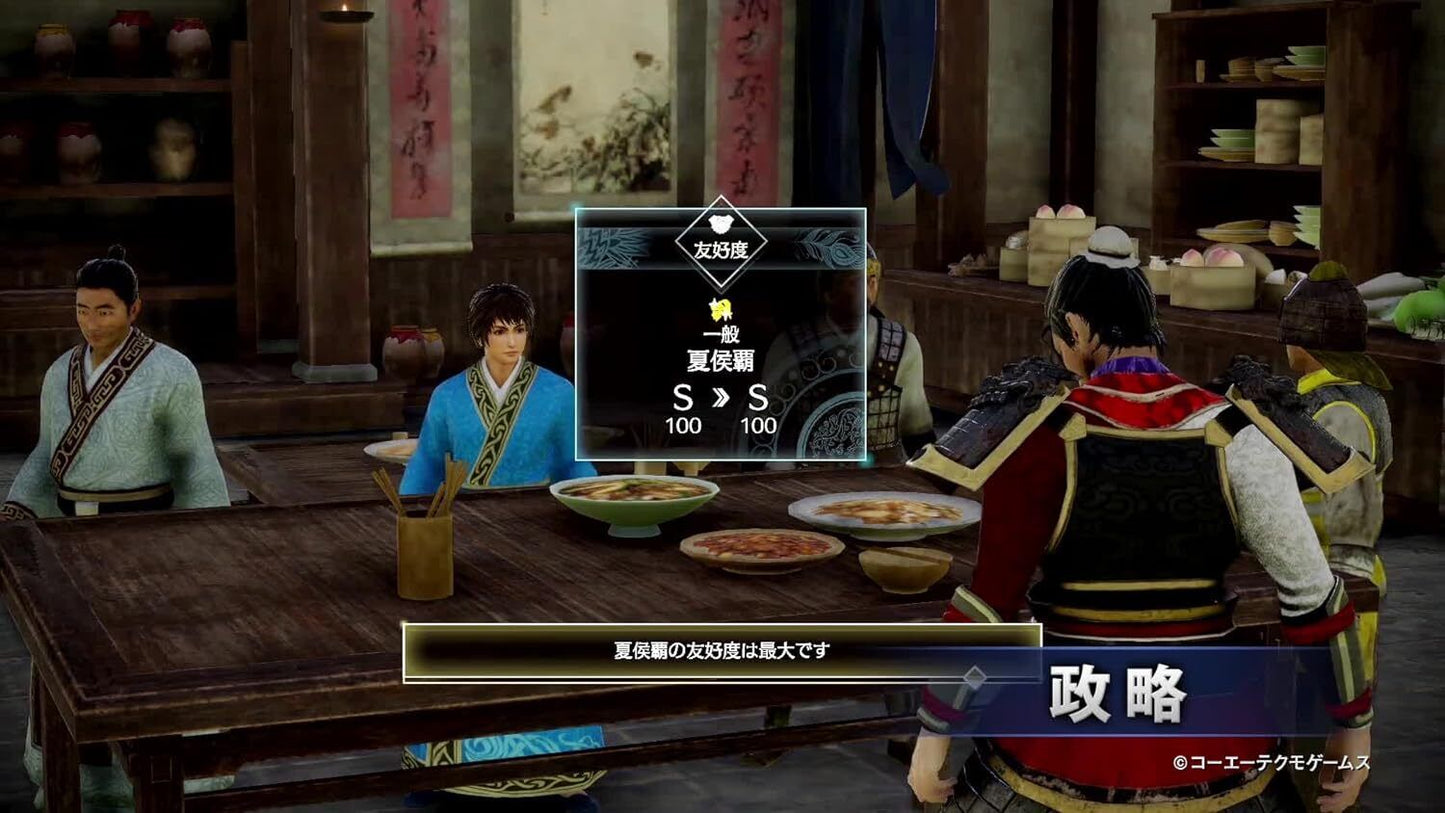
Task: Click the double-arrow » rank transition symbol
Action: [719, 398]
